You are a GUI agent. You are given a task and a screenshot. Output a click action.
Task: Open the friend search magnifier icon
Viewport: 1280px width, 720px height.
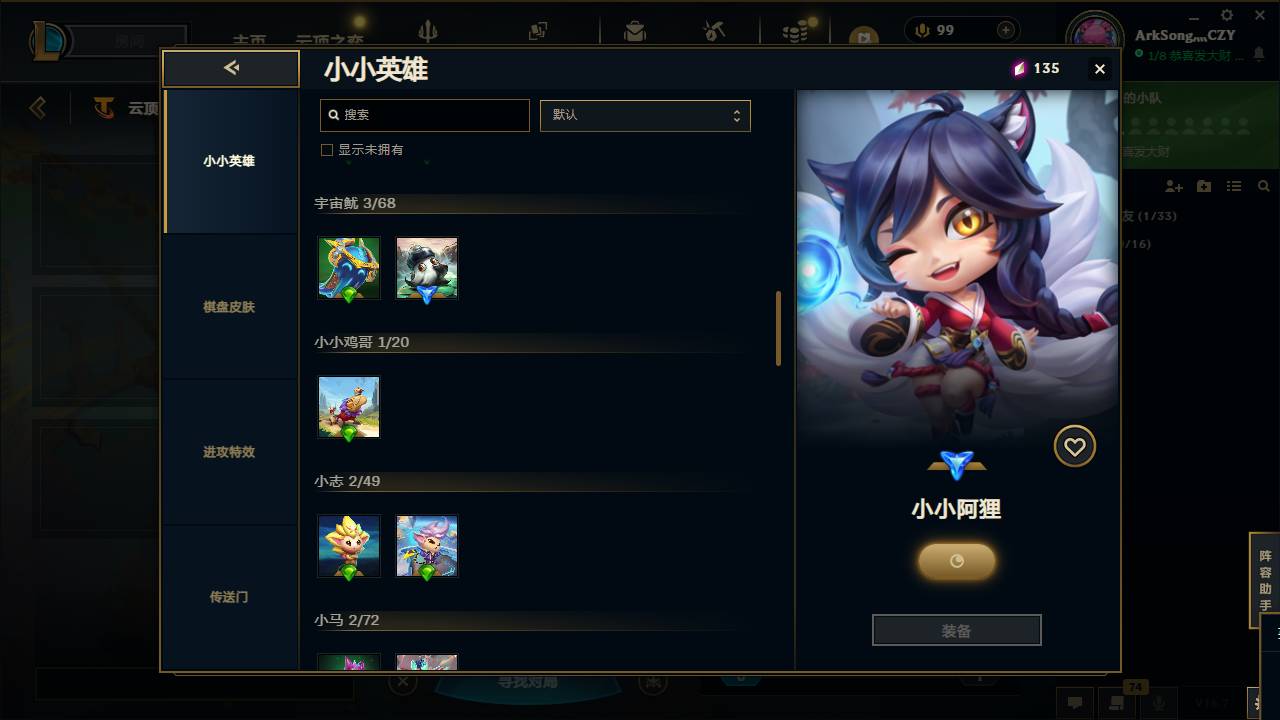pyautogui.click(x=1264, y=185)
